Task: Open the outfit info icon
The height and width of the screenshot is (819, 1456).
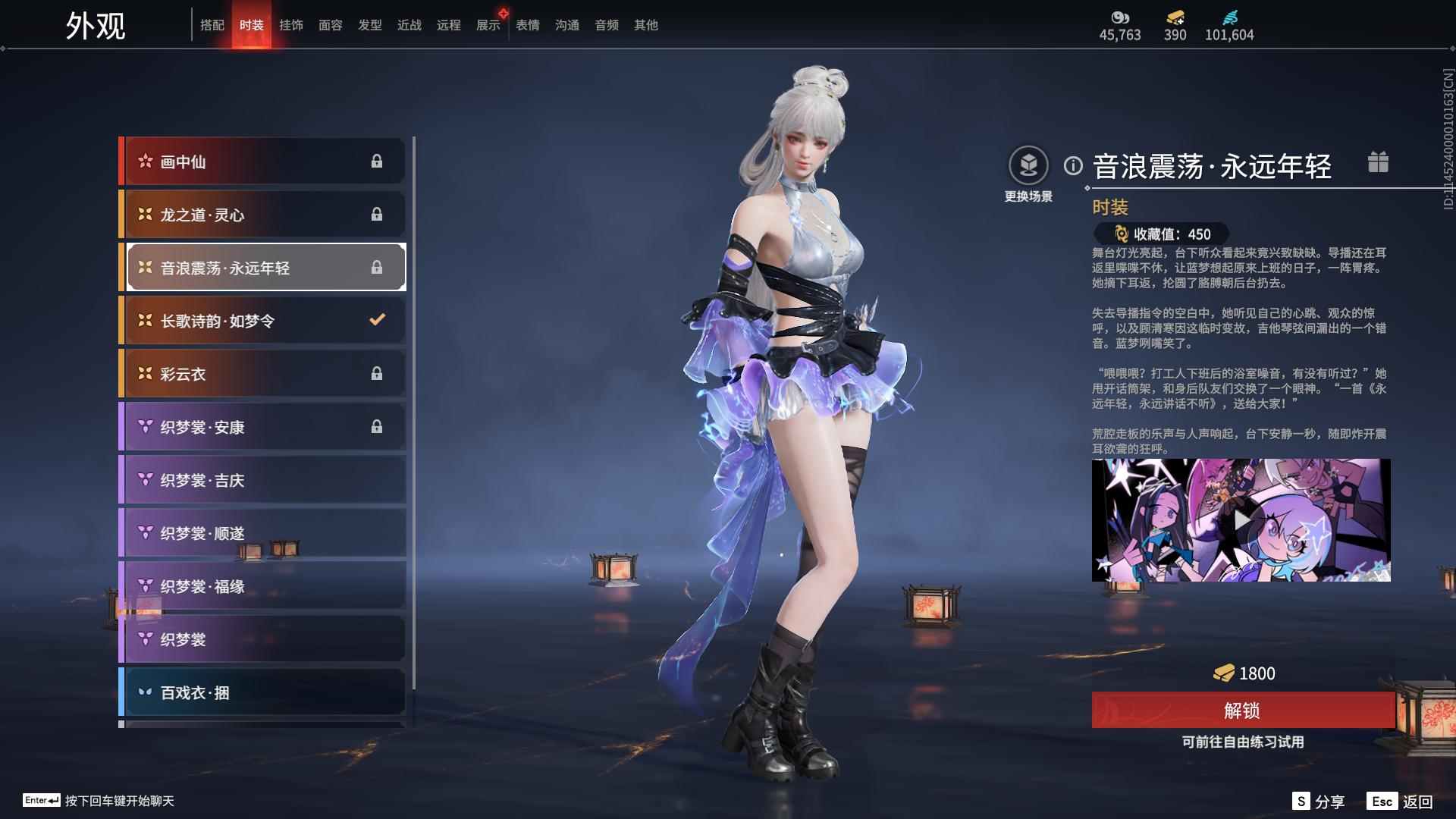Action: tap(1073, 165)
